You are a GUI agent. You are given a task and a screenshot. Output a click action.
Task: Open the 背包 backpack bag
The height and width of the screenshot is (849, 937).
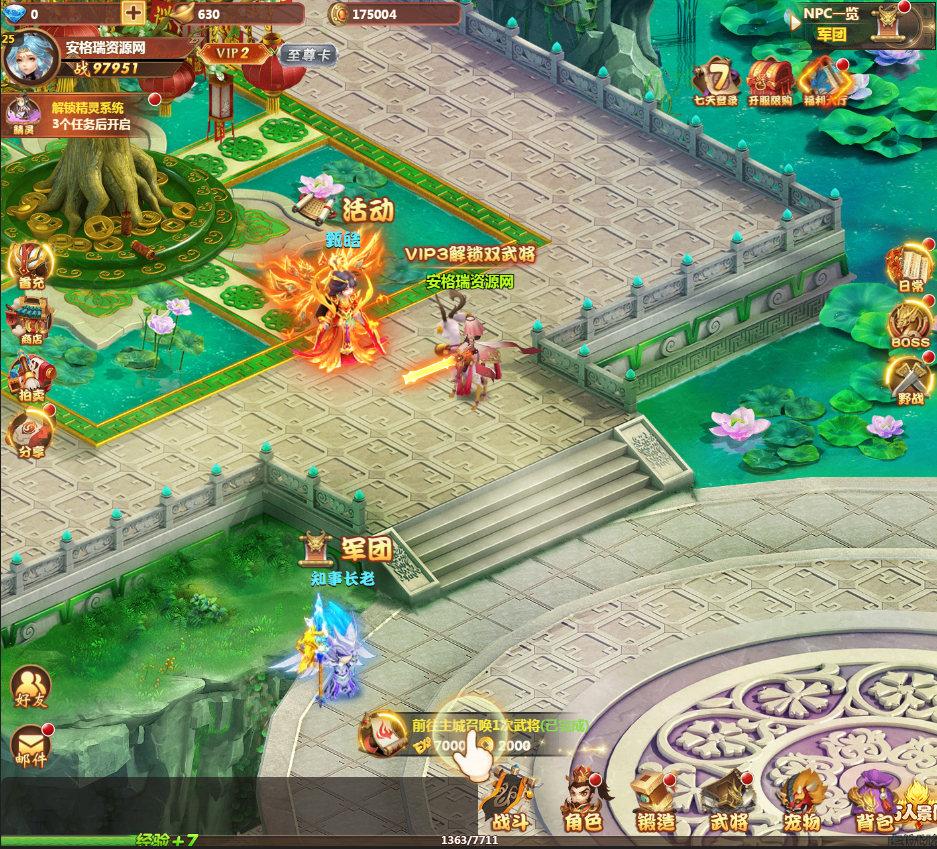coord(872,799)
